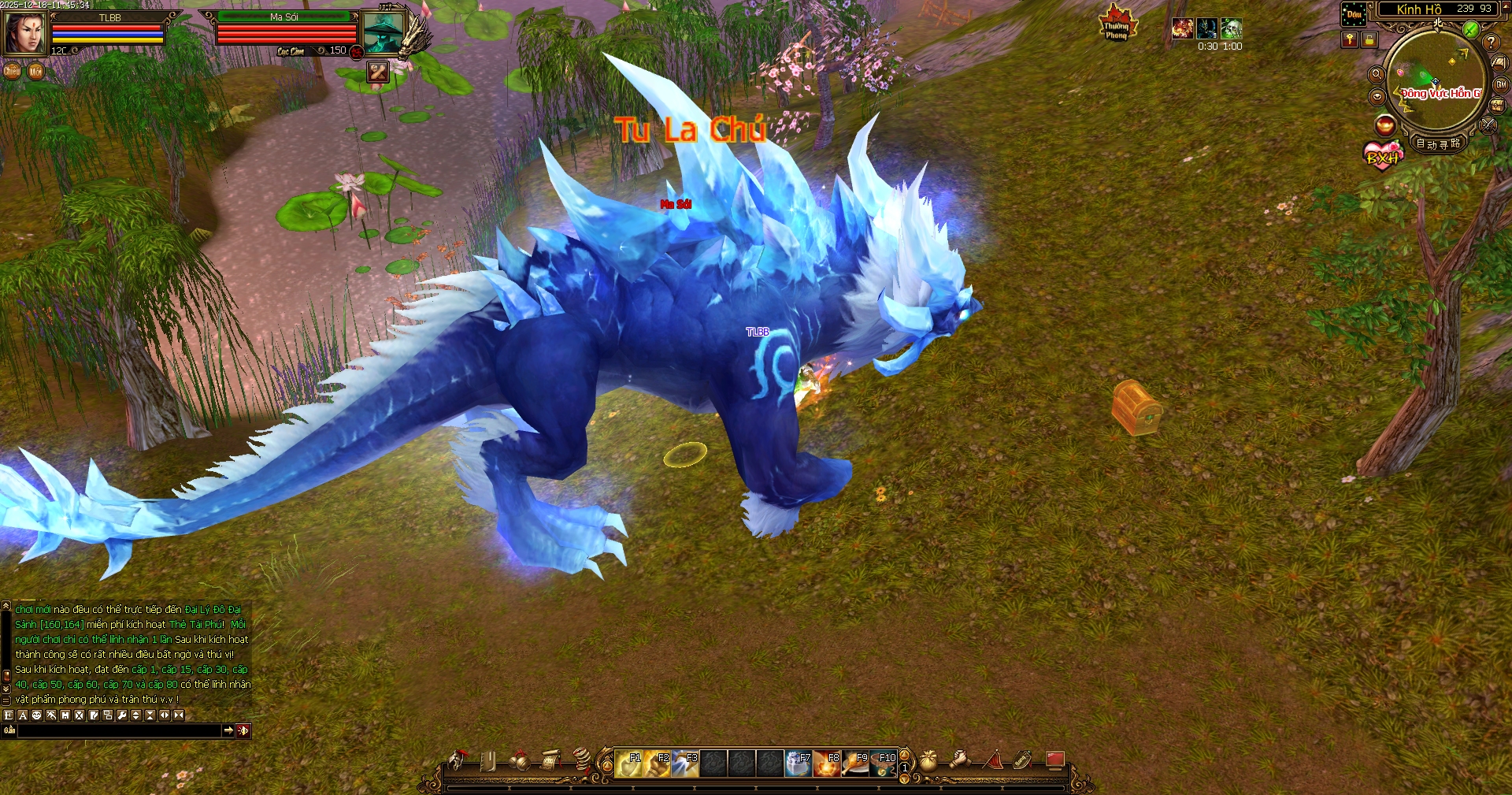Open the treasure chest button beside the minimap
Image resolution: width=1512 pixels, height=795 pixels.
(x=1497, y=106)
